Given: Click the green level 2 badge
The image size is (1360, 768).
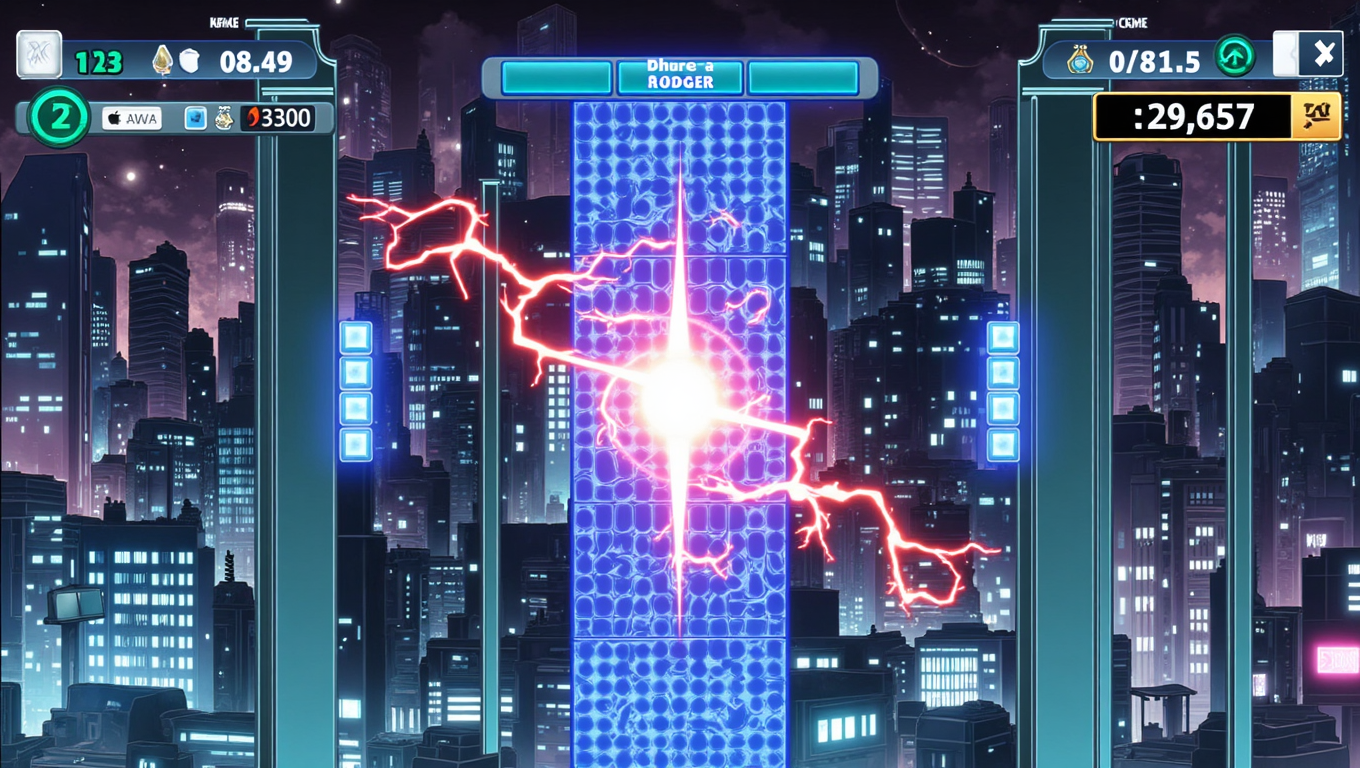Looking at the screenshot, I should click(x=58, y=118).
